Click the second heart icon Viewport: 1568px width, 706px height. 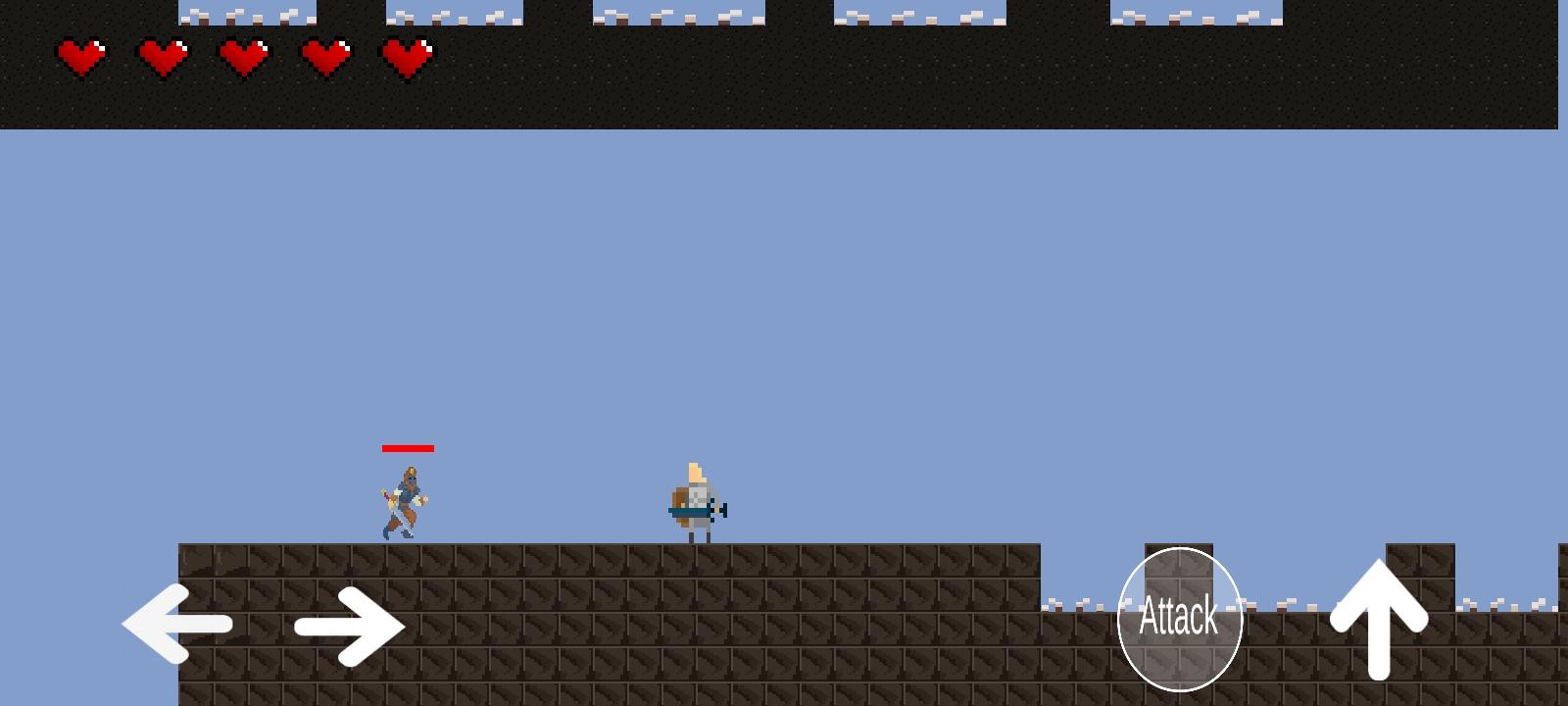[x=164, y=56]
